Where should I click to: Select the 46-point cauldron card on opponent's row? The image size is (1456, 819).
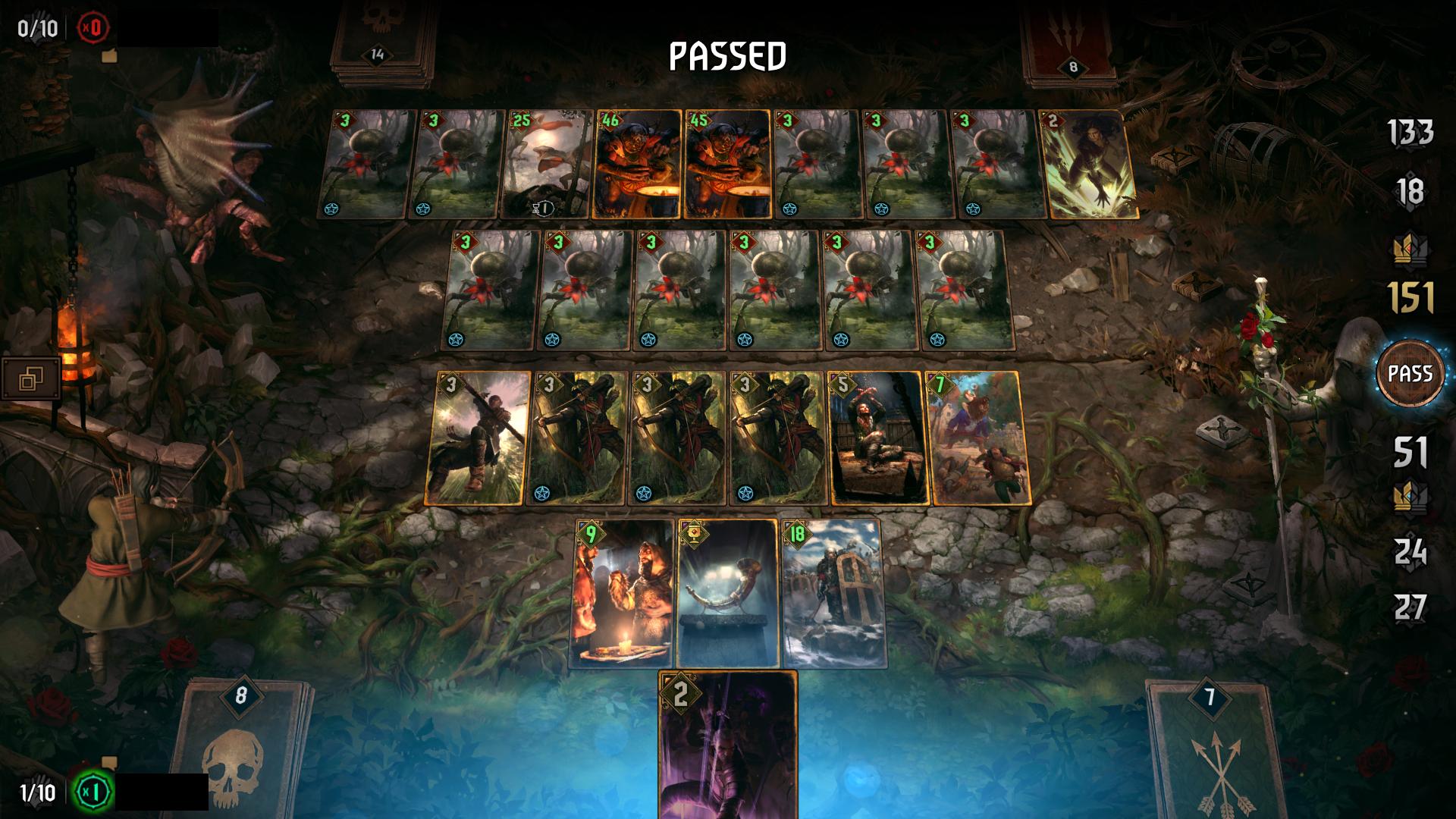(x=639, y=163)
